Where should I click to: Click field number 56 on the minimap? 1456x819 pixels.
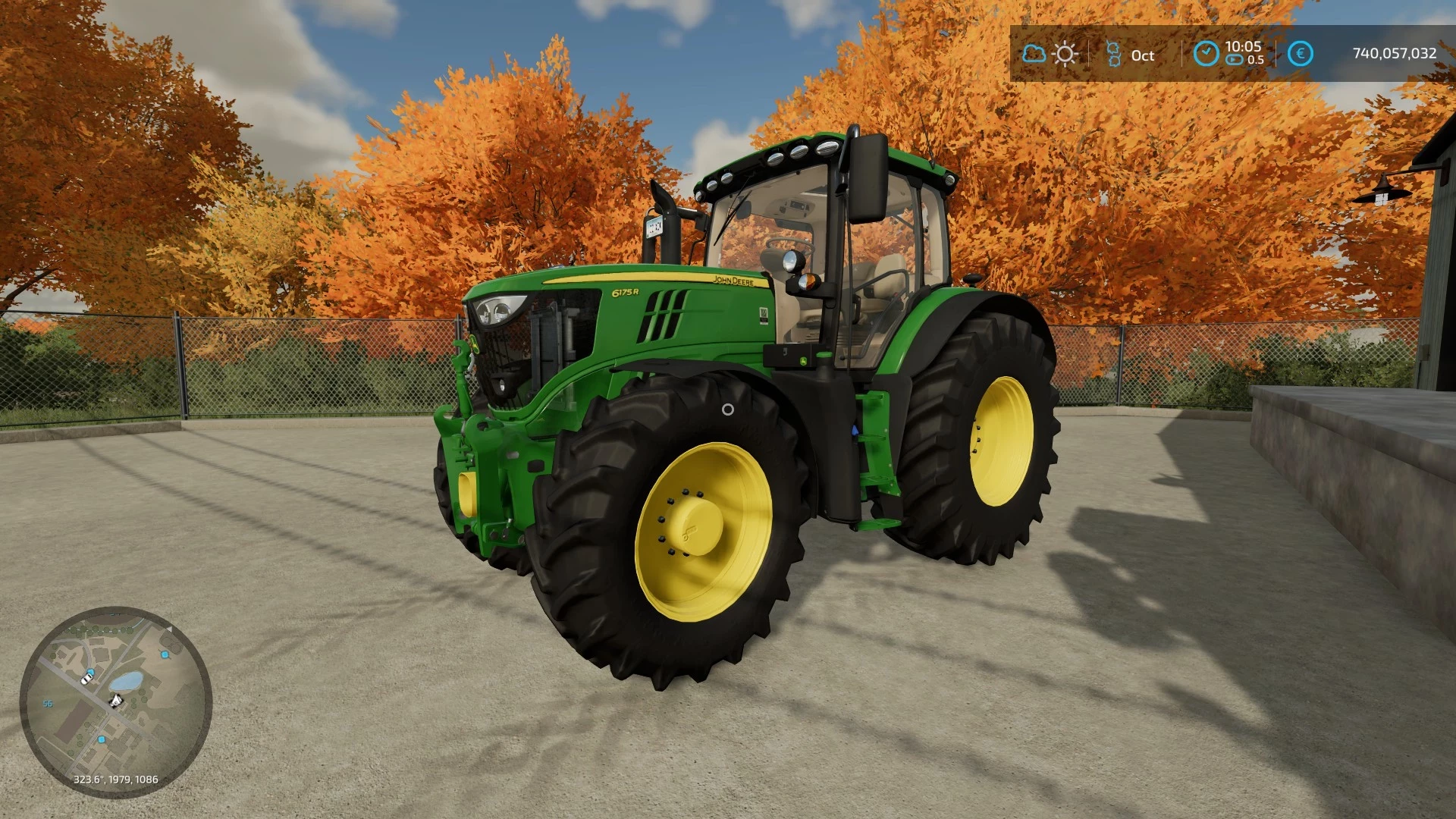[48, 703]
